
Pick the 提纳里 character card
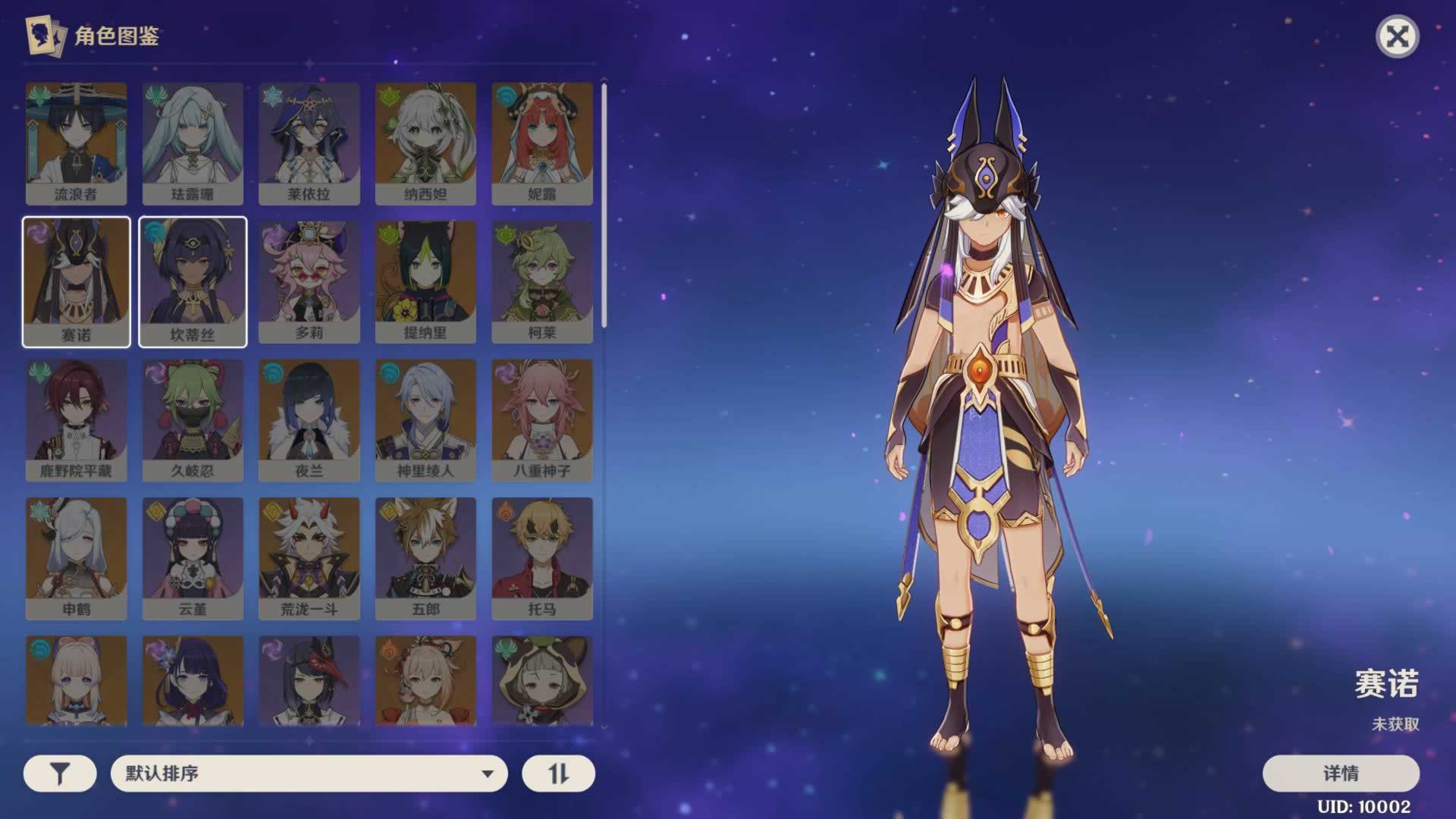[425, 282]
